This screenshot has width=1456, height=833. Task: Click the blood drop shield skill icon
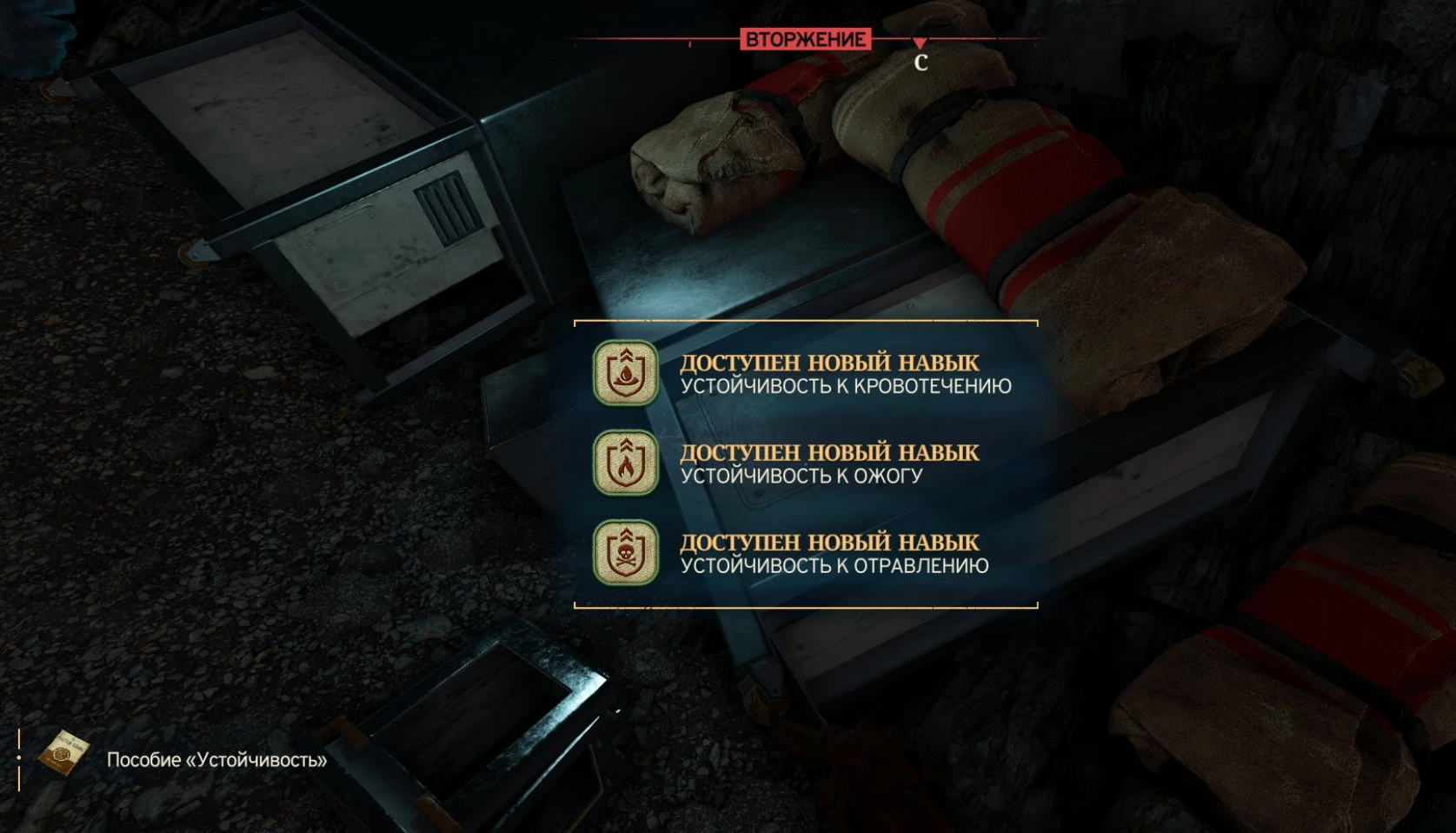click(x=625, y=374)
